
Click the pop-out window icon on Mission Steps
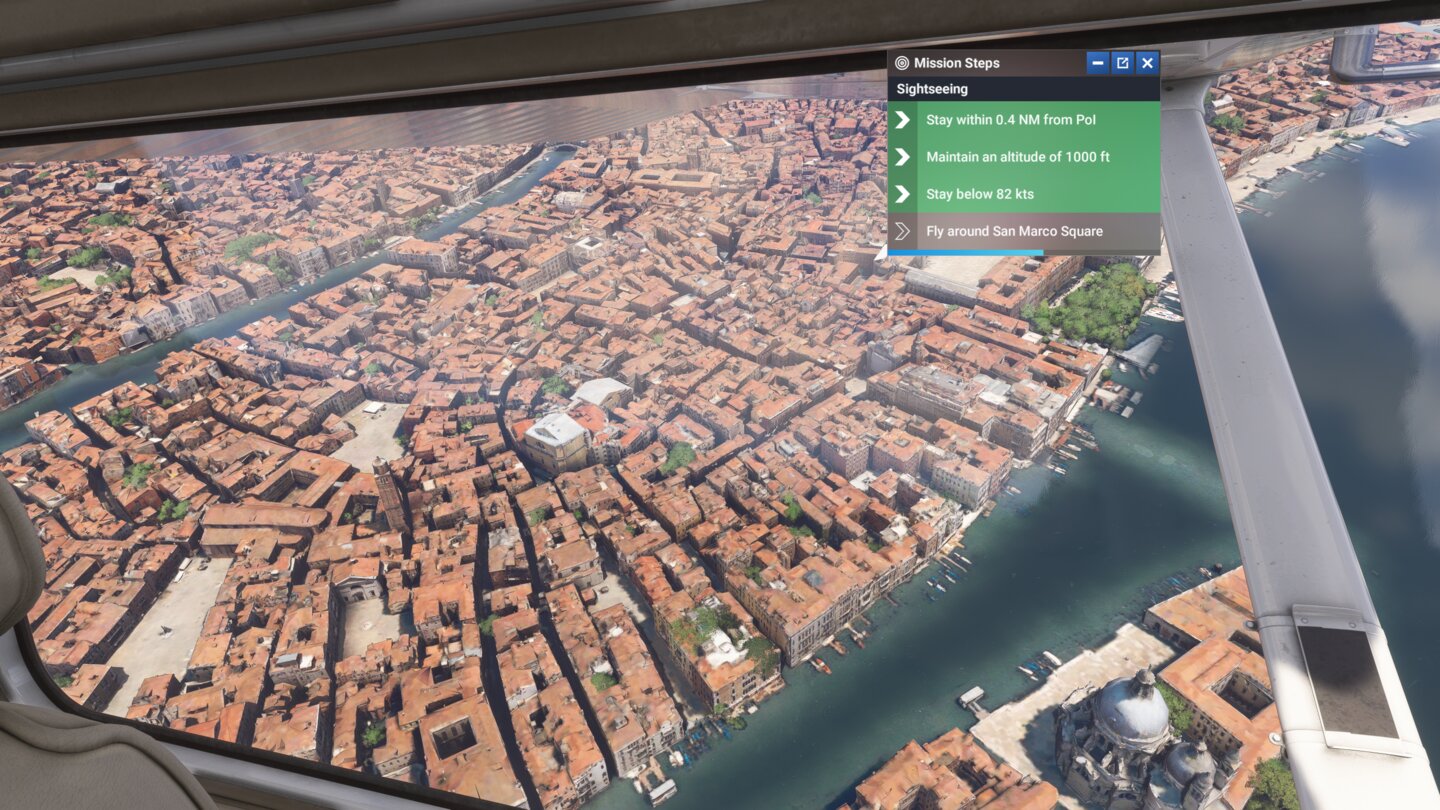1121,62
